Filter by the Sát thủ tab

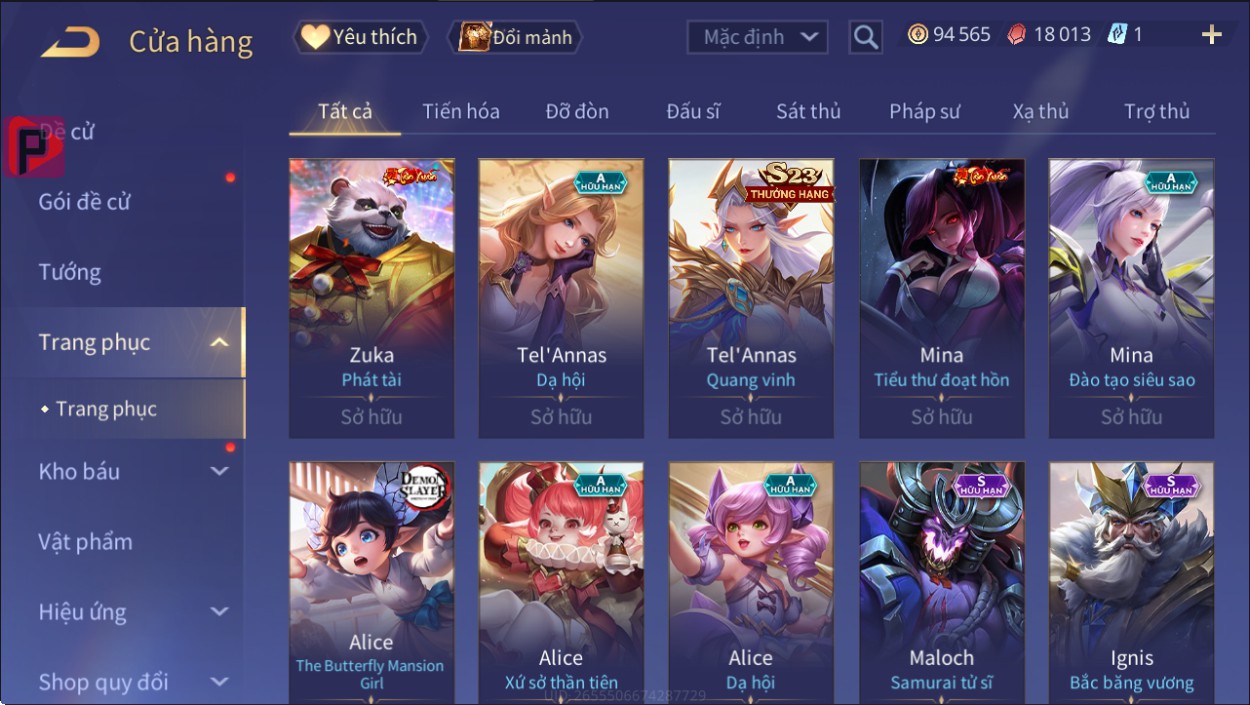click(808, 112)
